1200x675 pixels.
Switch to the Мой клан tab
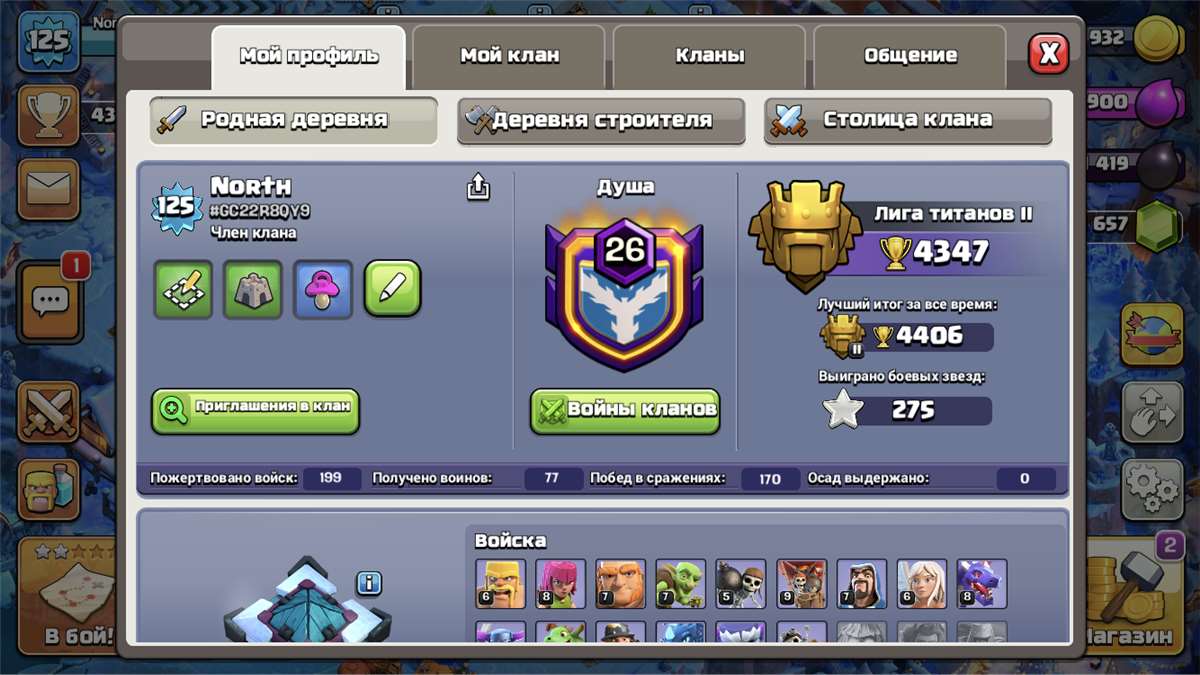click(509, 56)
